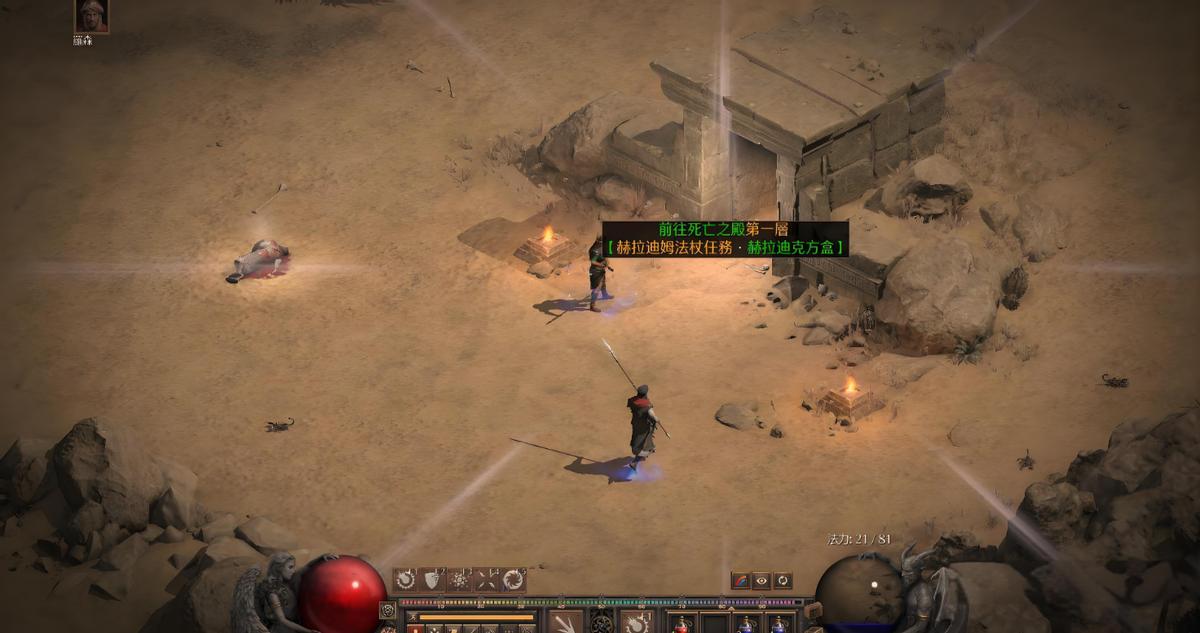
Task: Click the colorful slash button
Action: pyautogui.click(x=740, y=580)
